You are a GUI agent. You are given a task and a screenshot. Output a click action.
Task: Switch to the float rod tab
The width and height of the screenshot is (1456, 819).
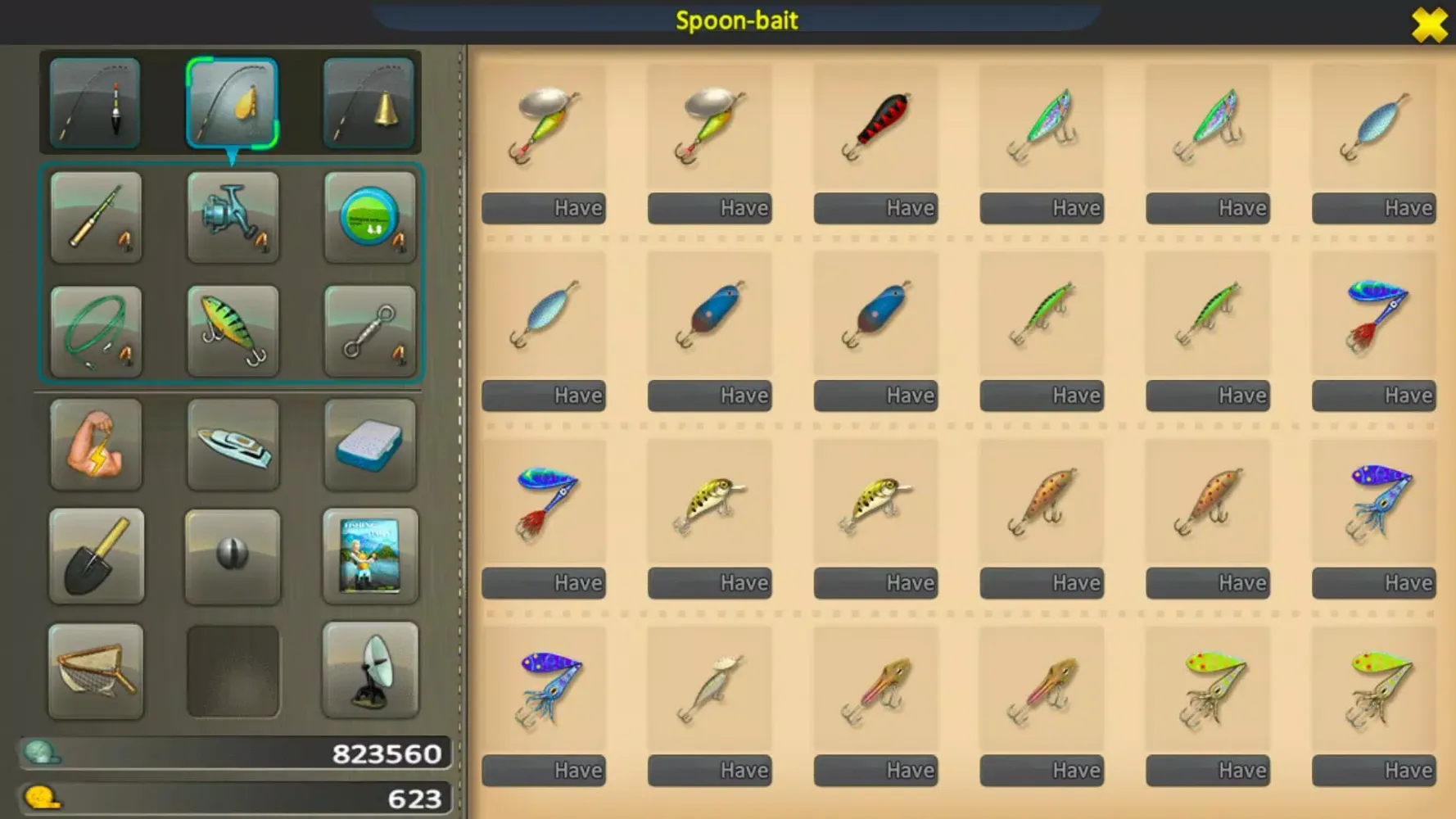(x=94, y=102)
